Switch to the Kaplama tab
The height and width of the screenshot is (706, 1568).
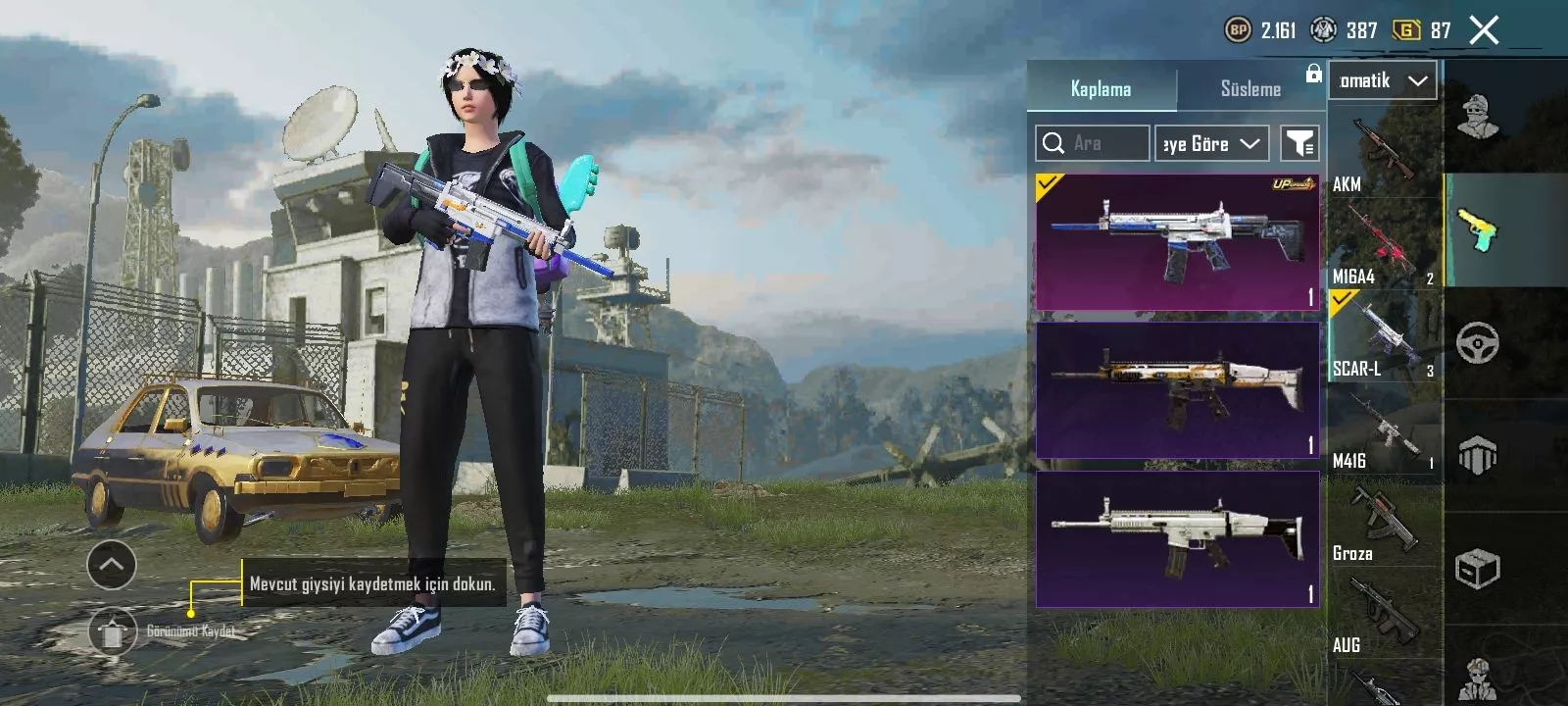tap(1101, 88)
